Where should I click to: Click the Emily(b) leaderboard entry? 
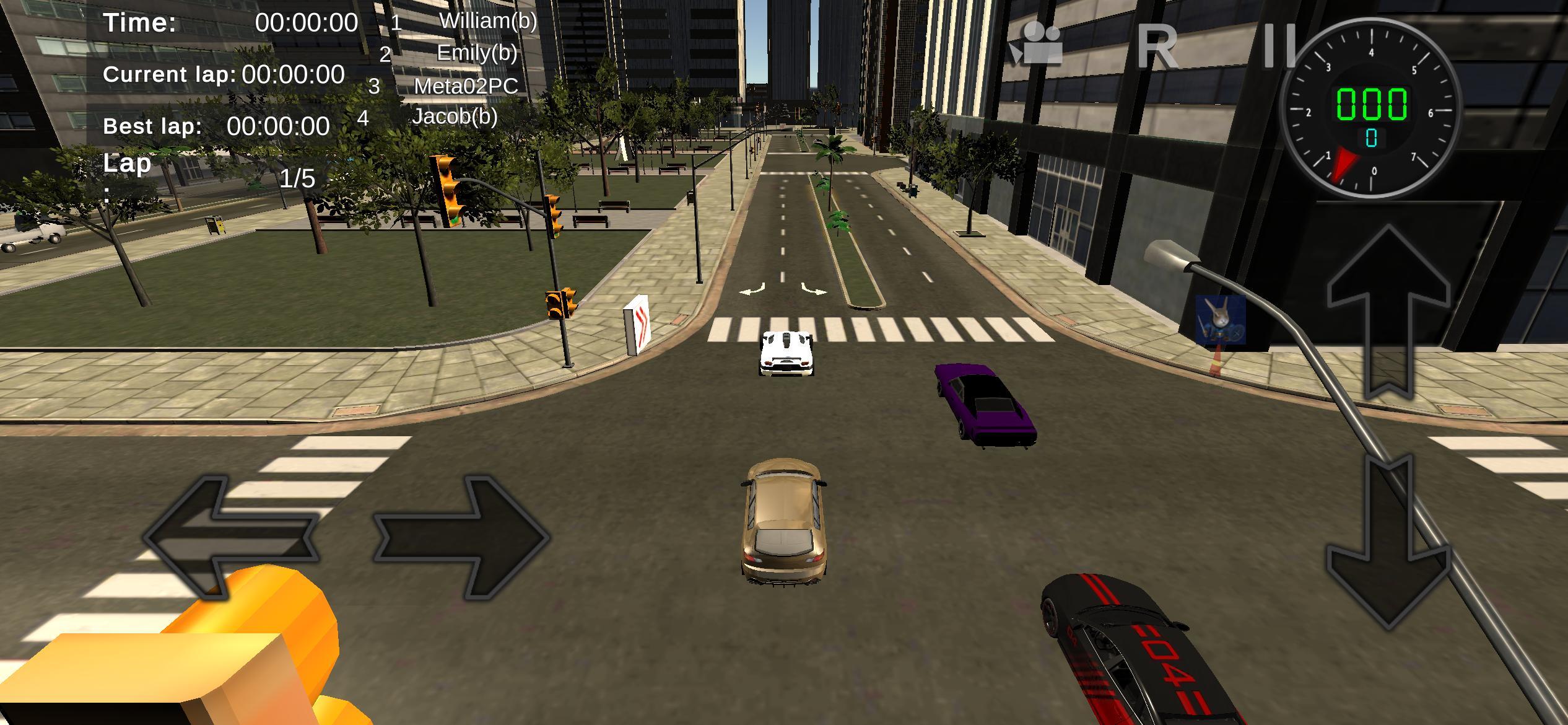(476, 54)
